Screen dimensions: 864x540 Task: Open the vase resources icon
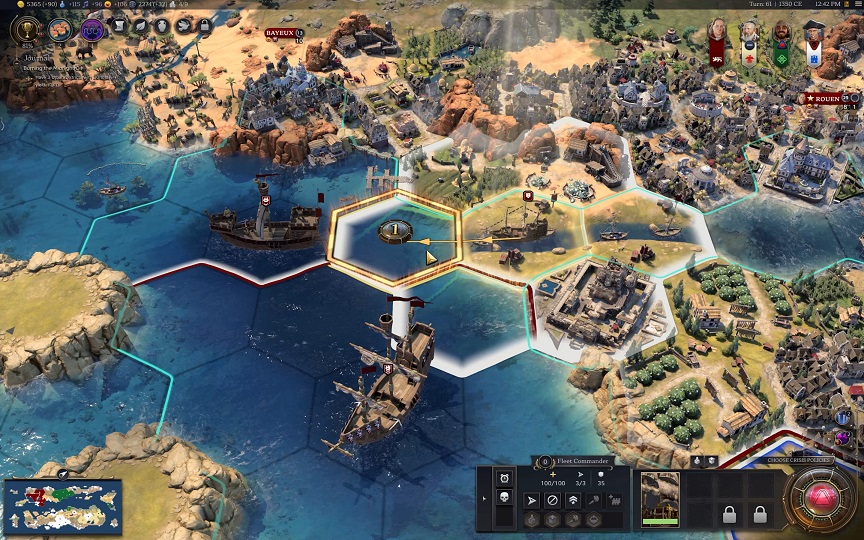tap(161, 26)
